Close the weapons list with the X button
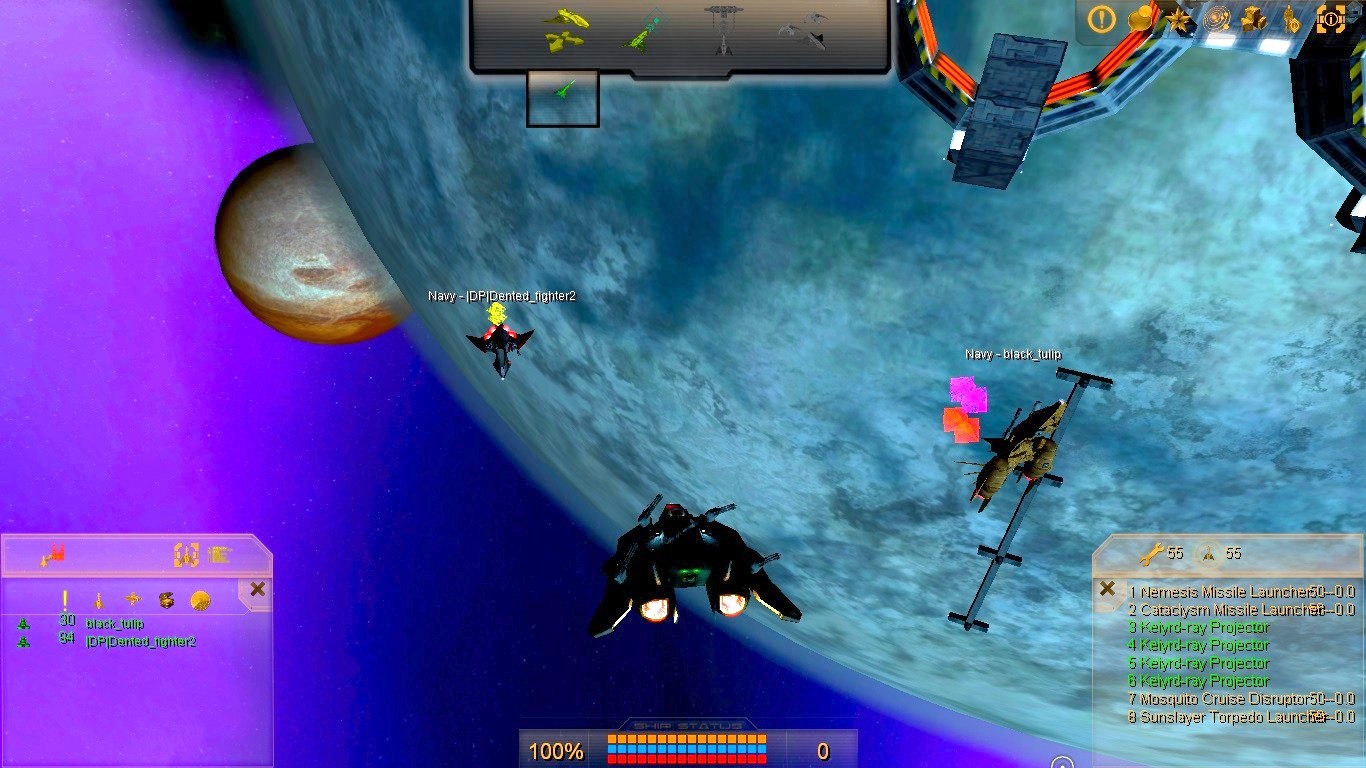Image resolution: width=1366 pixels, height=768 pixels. point(1107,590)
